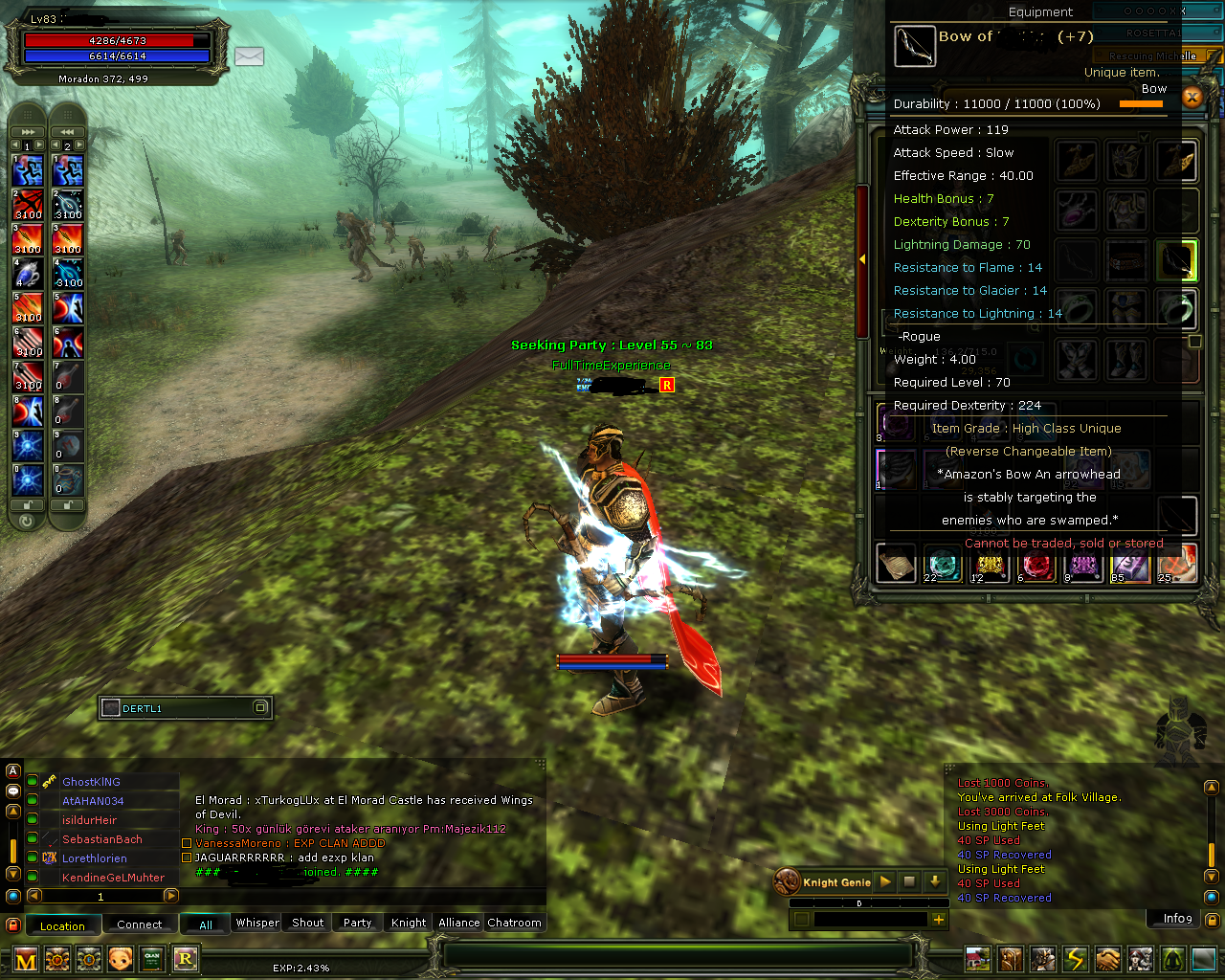Select the house icon on the bottom toolbar

pyautogui.click(x=978, y=959)
